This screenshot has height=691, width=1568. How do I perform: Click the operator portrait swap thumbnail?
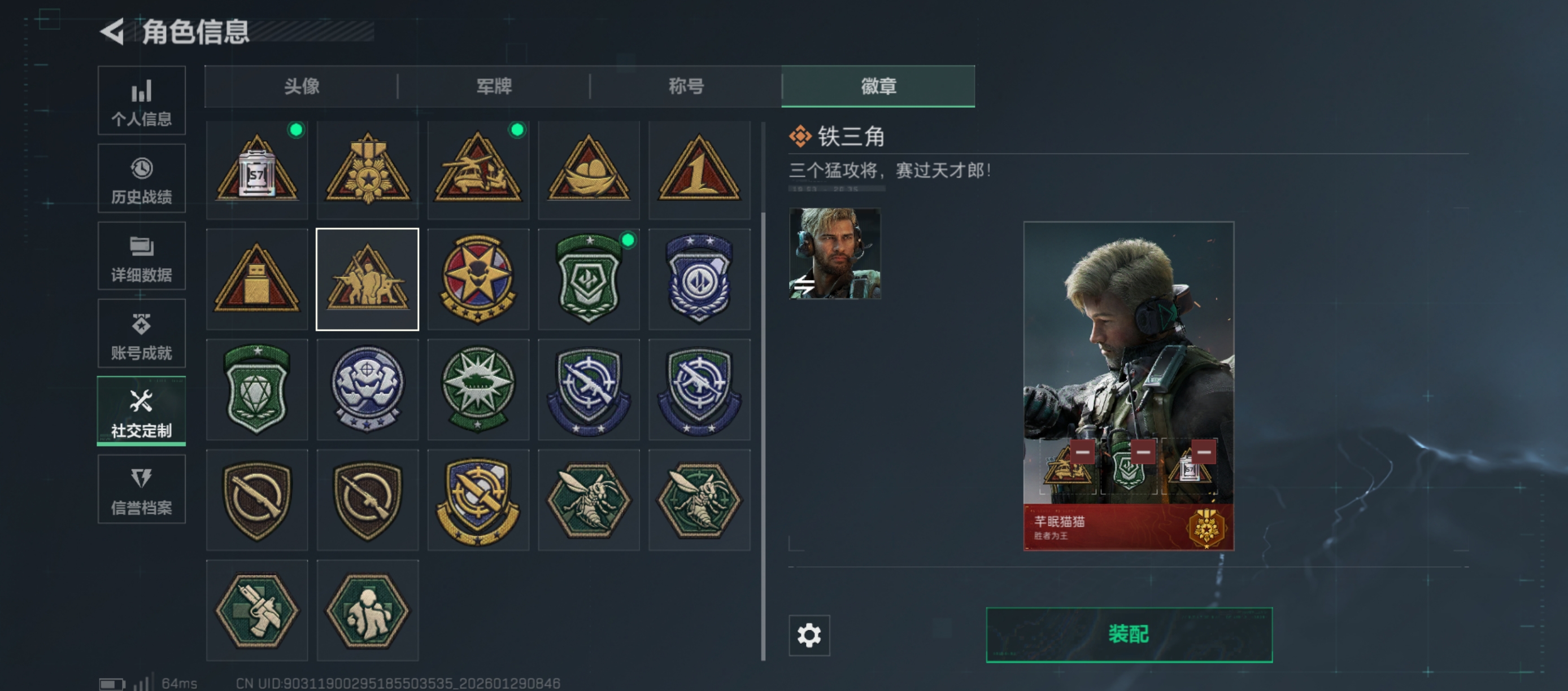pos(834,253)
